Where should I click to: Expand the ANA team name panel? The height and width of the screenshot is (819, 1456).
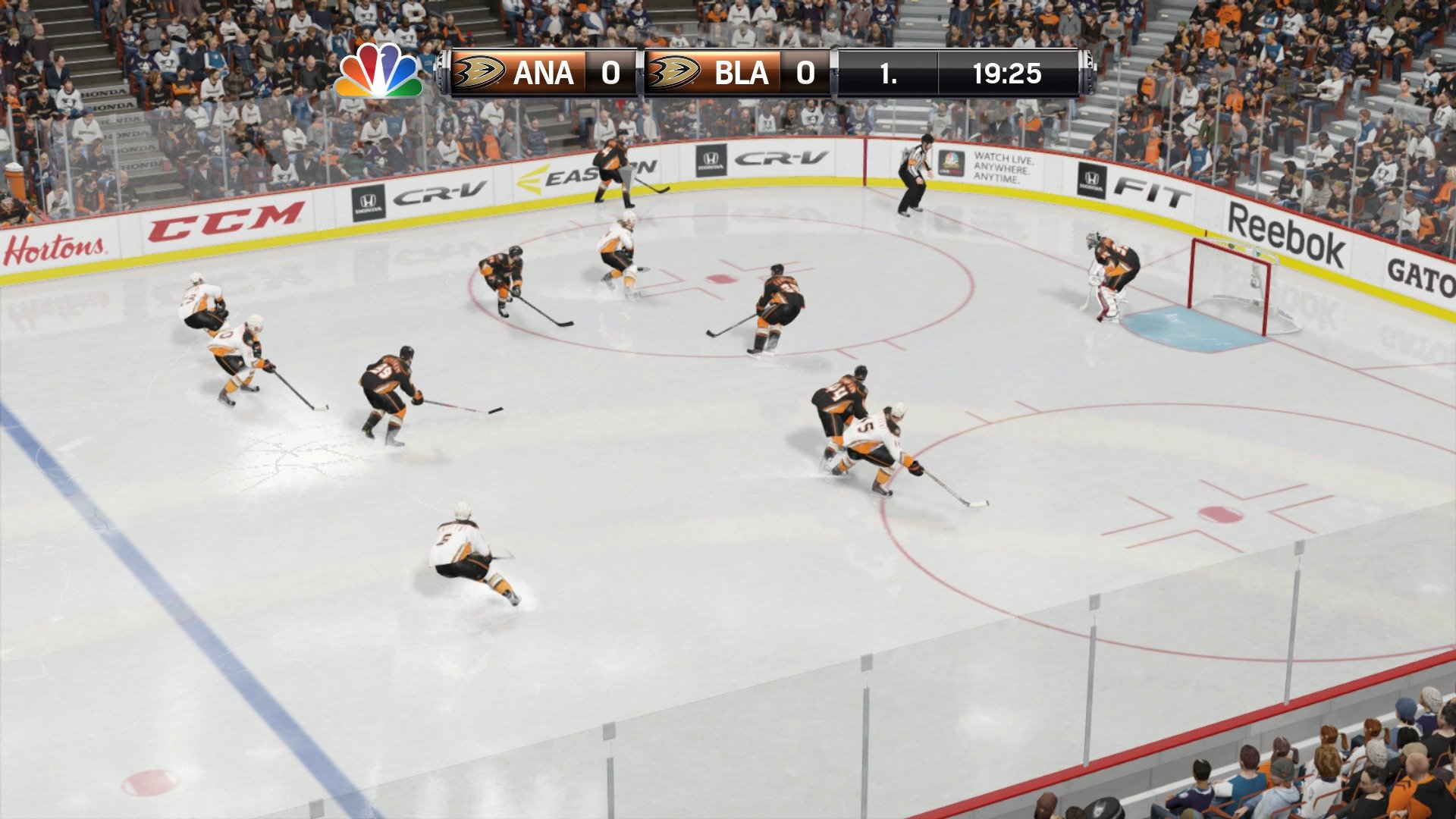544,74
